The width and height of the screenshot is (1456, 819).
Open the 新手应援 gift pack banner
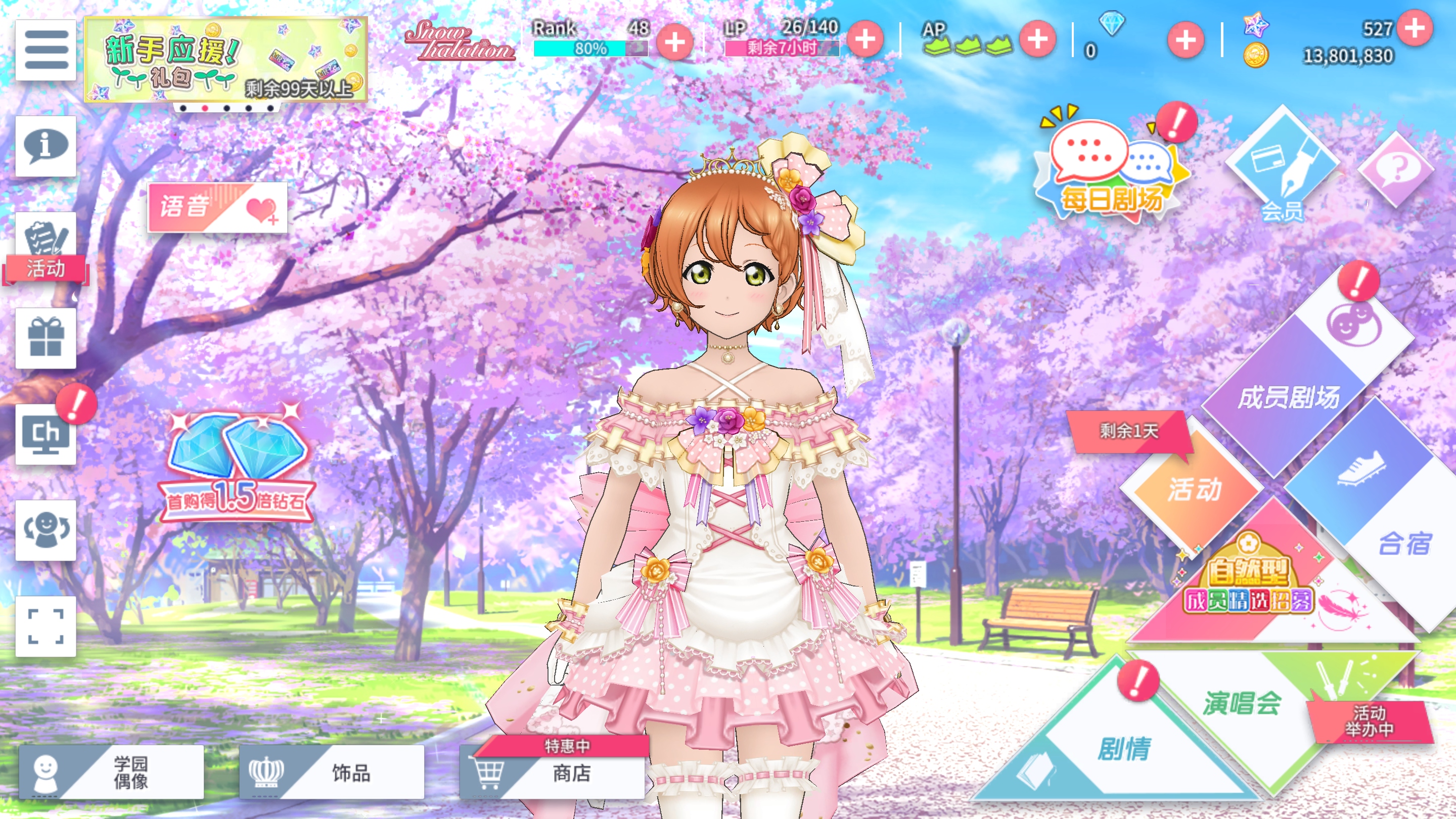point(225,59)
